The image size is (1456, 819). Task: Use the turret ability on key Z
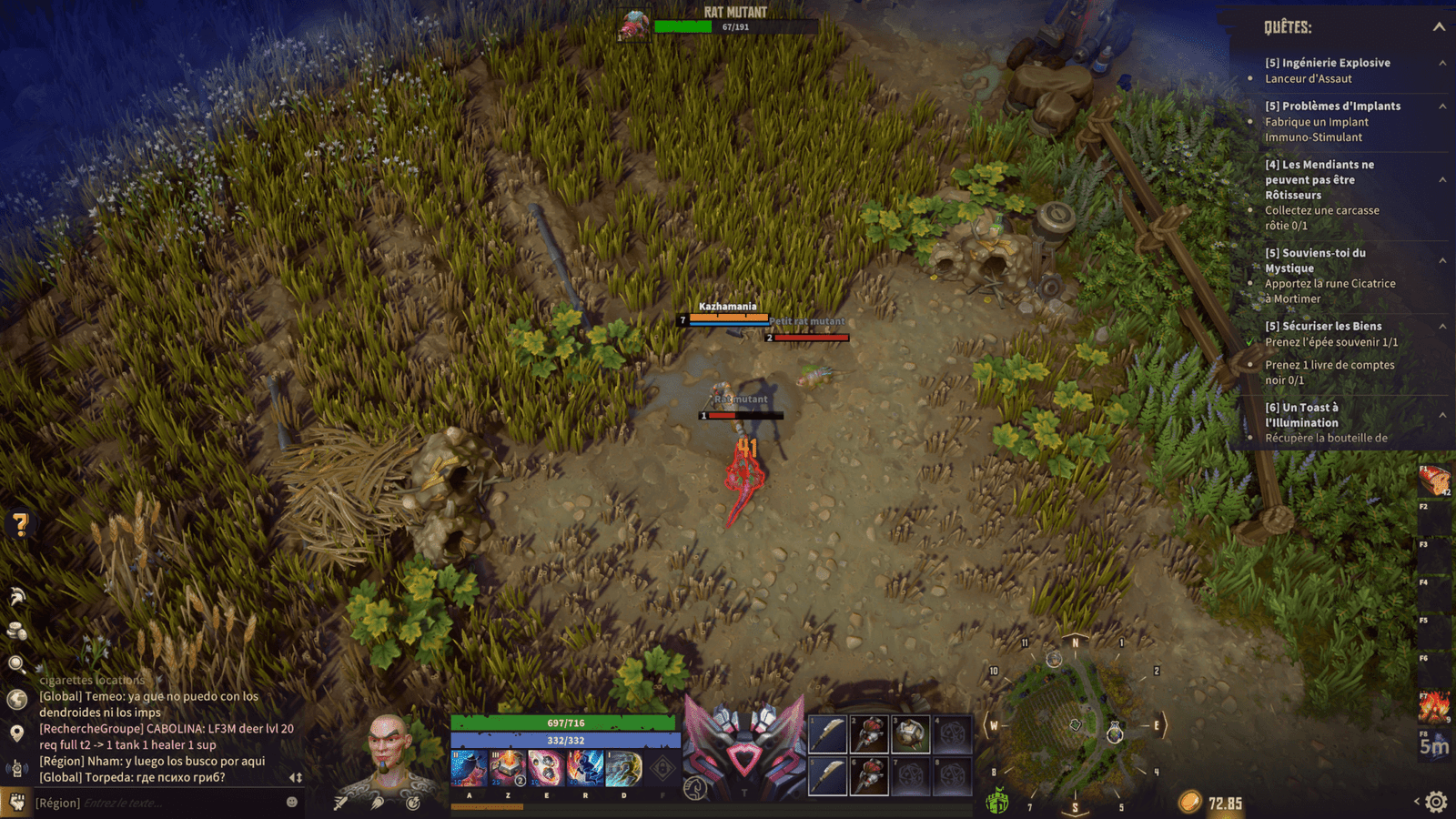(508, 769)
